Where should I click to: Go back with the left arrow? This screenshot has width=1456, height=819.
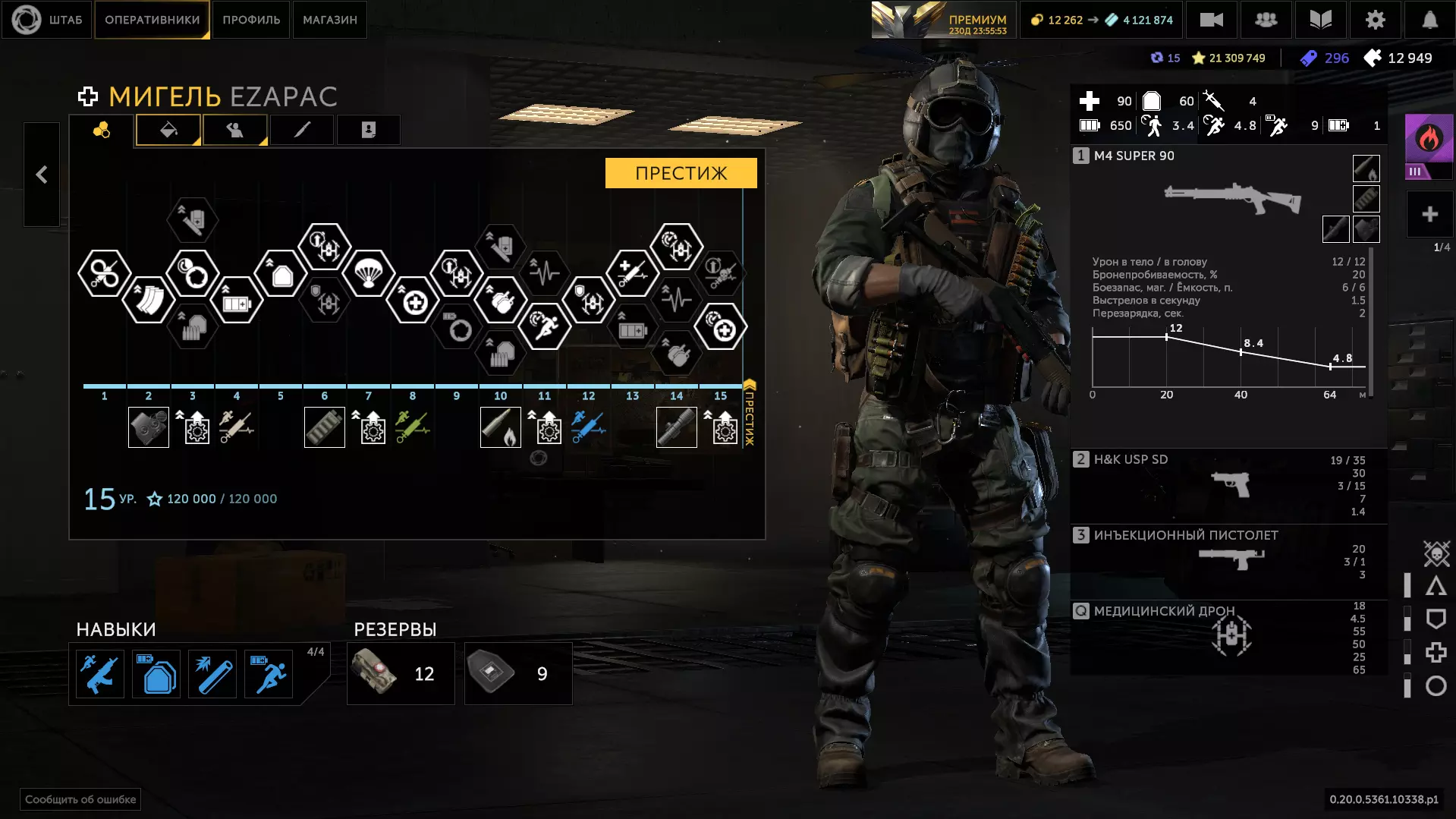(42, 175)
